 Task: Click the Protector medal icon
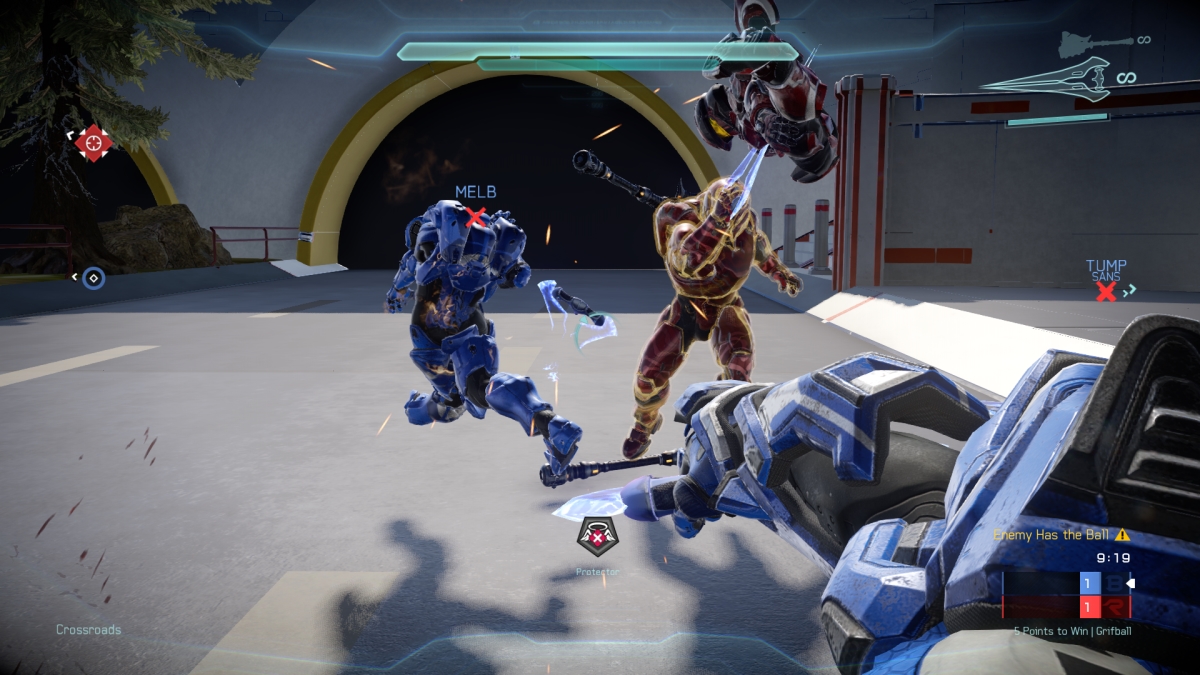(x=597, y=538)
